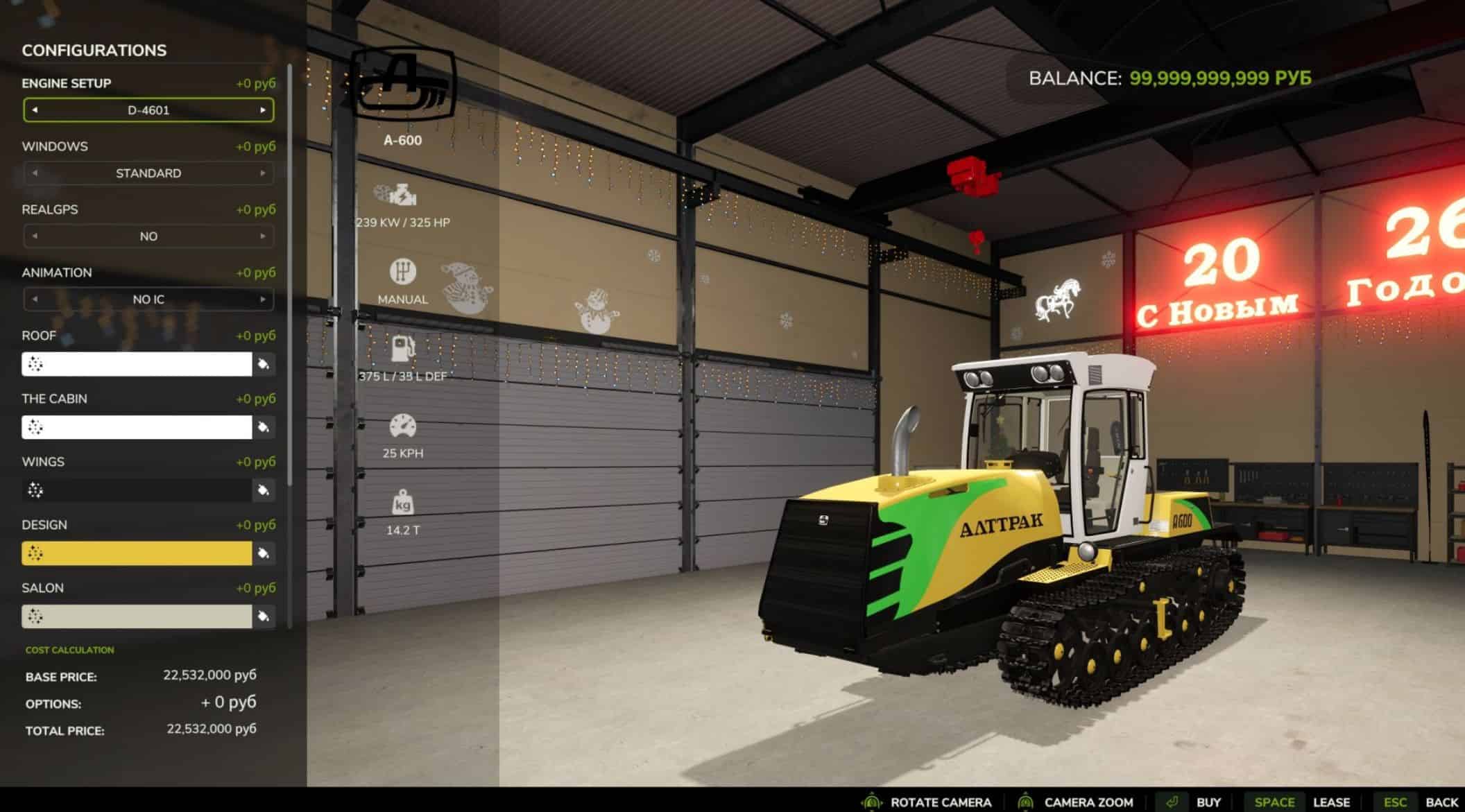This screenshot has width=1465, height=812.
Task: Select previous engine setup option
Action: [x=35, y=110]
